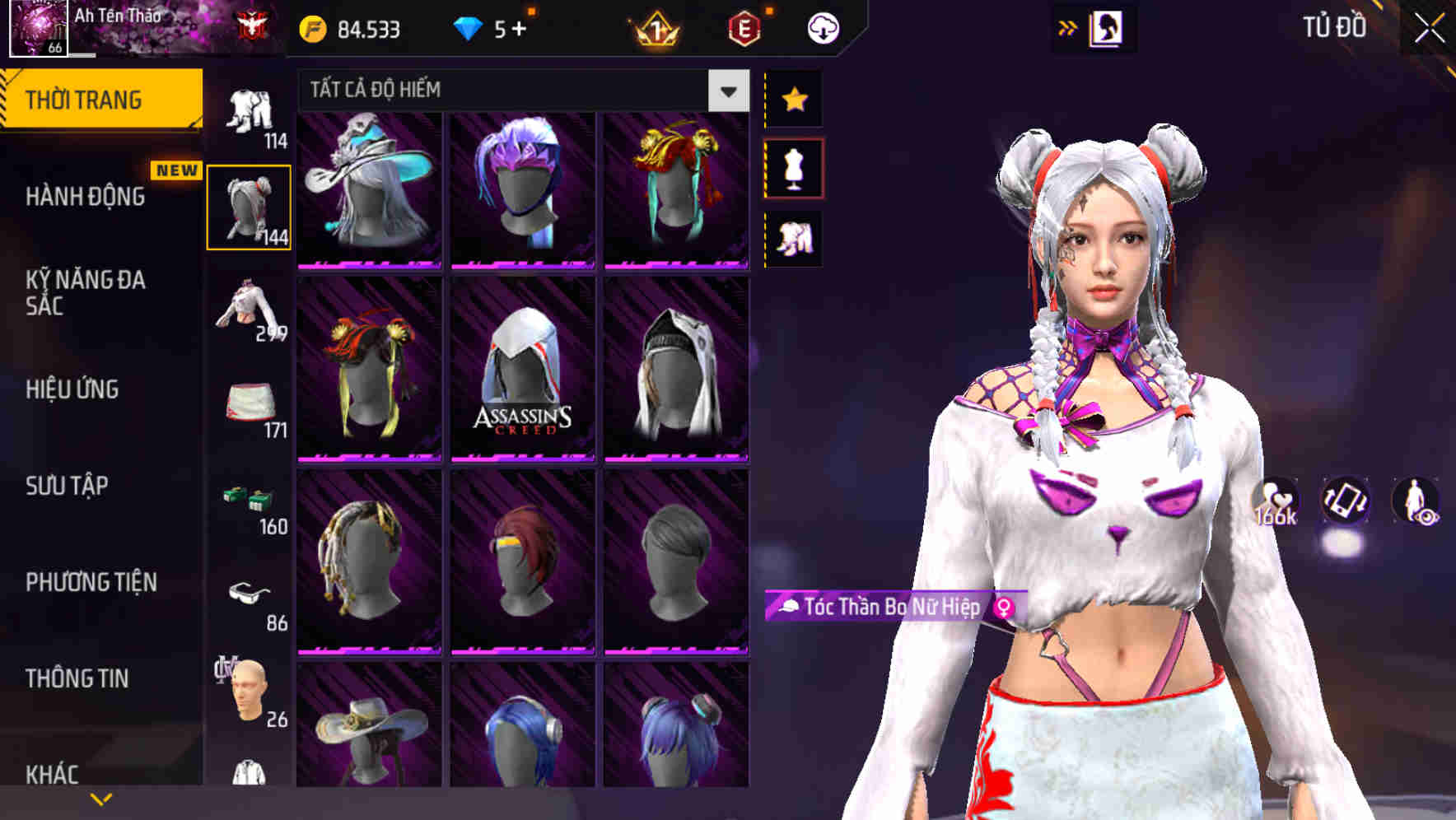This screenshot has width=1456, height=820.
Task: Open the THÔNG TIN section
Action: click(76, 678)
